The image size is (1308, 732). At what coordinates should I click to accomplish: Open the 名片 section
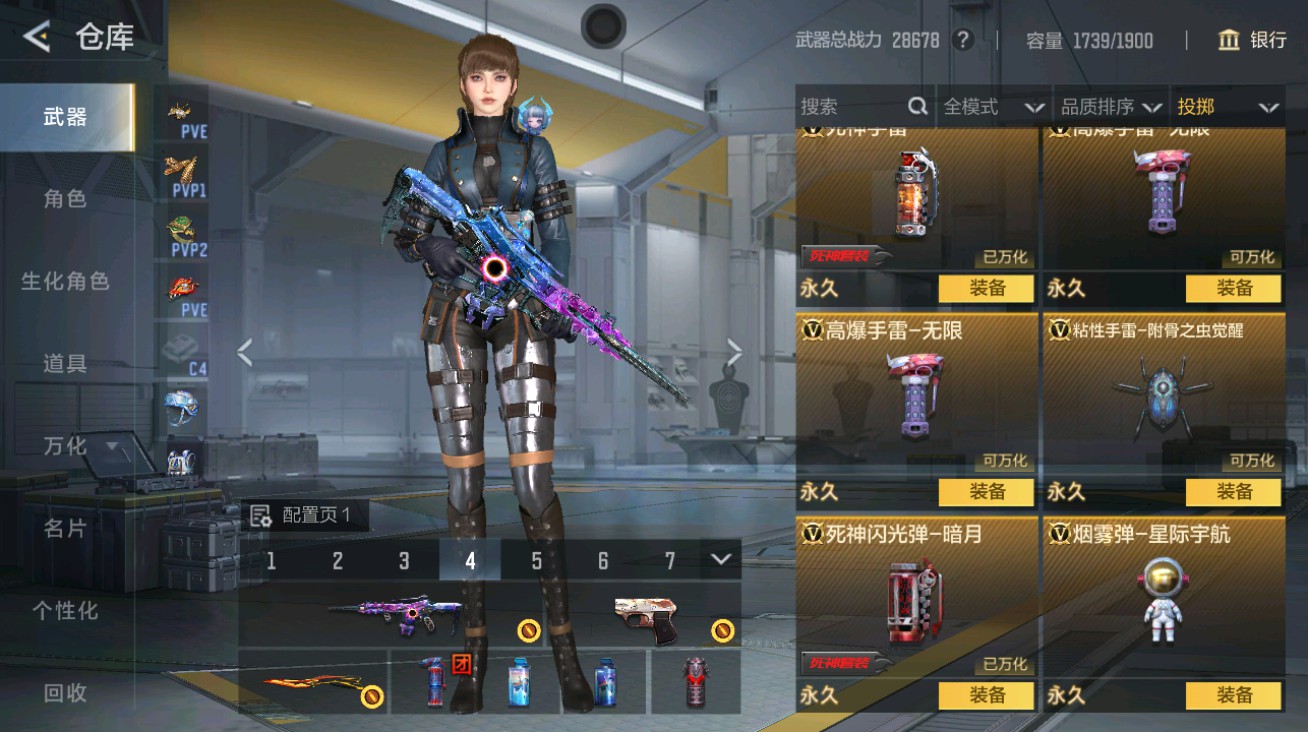coord(65,528)
